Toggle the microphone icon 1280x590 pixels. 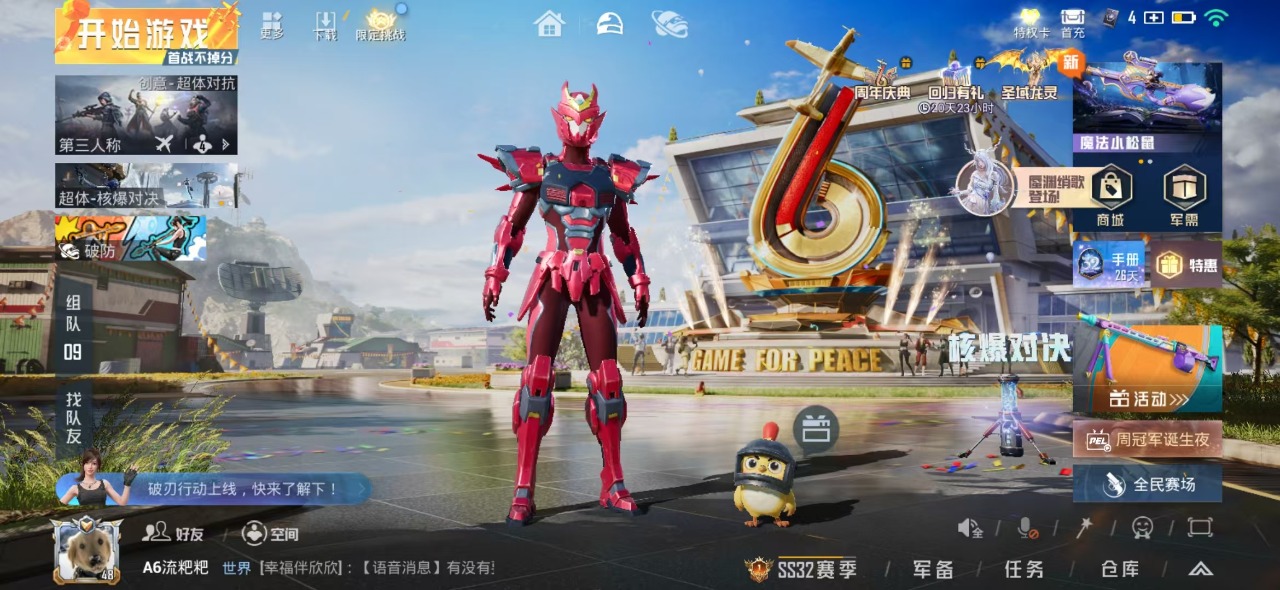pyautogui.click(x=1026, y=528)
